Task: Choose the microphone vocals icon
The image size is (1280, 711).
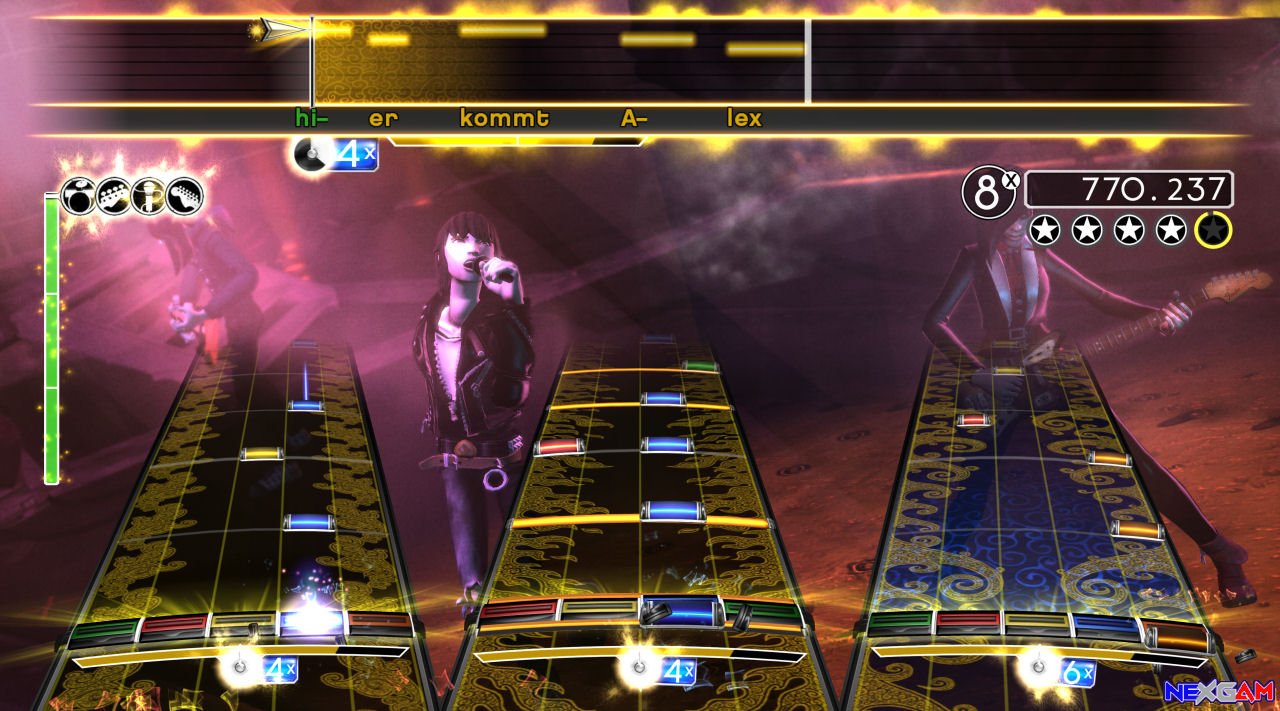Action: coord(148,195)
